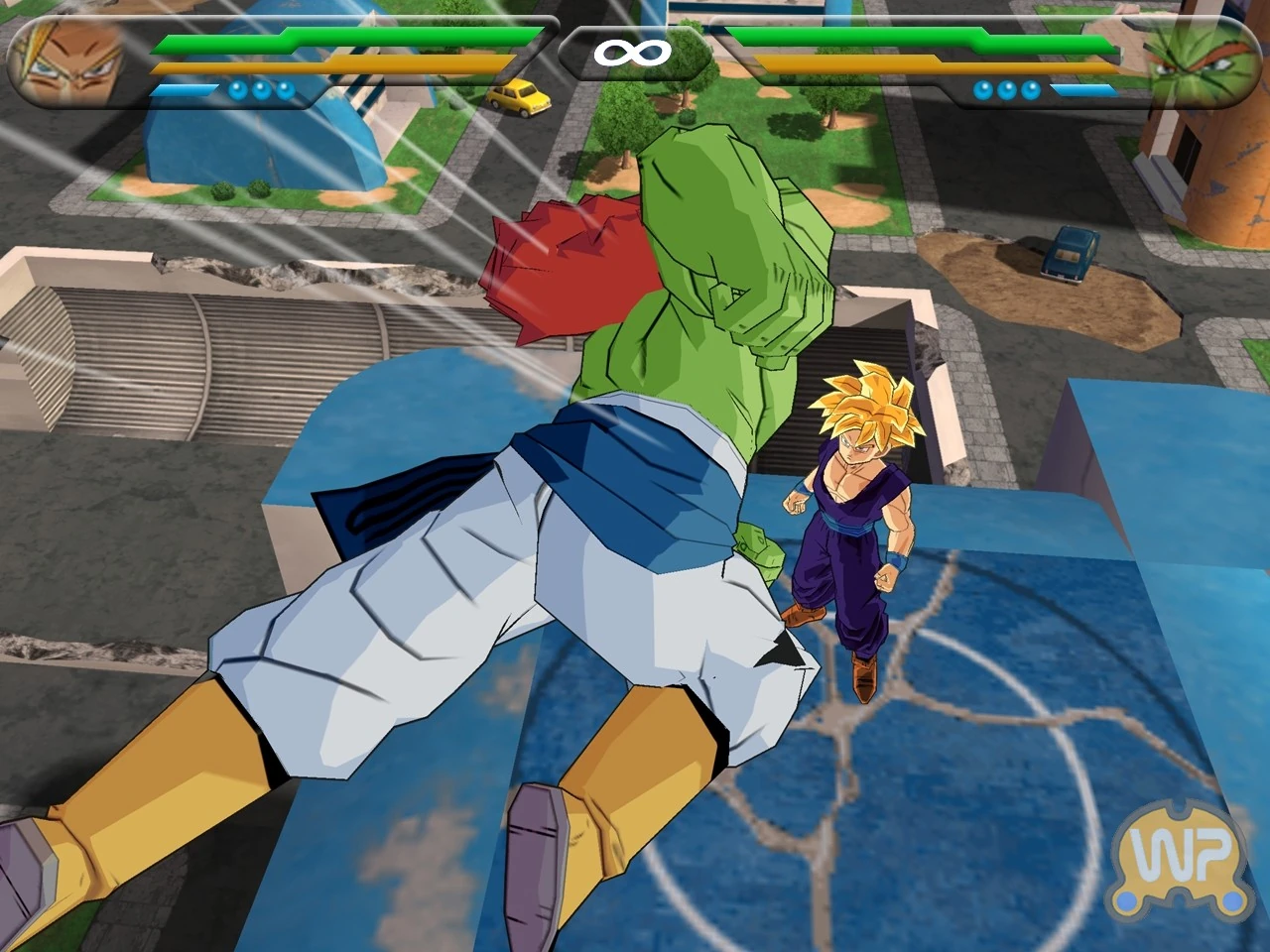Click the second blast stock orb on the left HUD
The width and height of the screenshot is (1270, 952).
[x=263, y=87]
